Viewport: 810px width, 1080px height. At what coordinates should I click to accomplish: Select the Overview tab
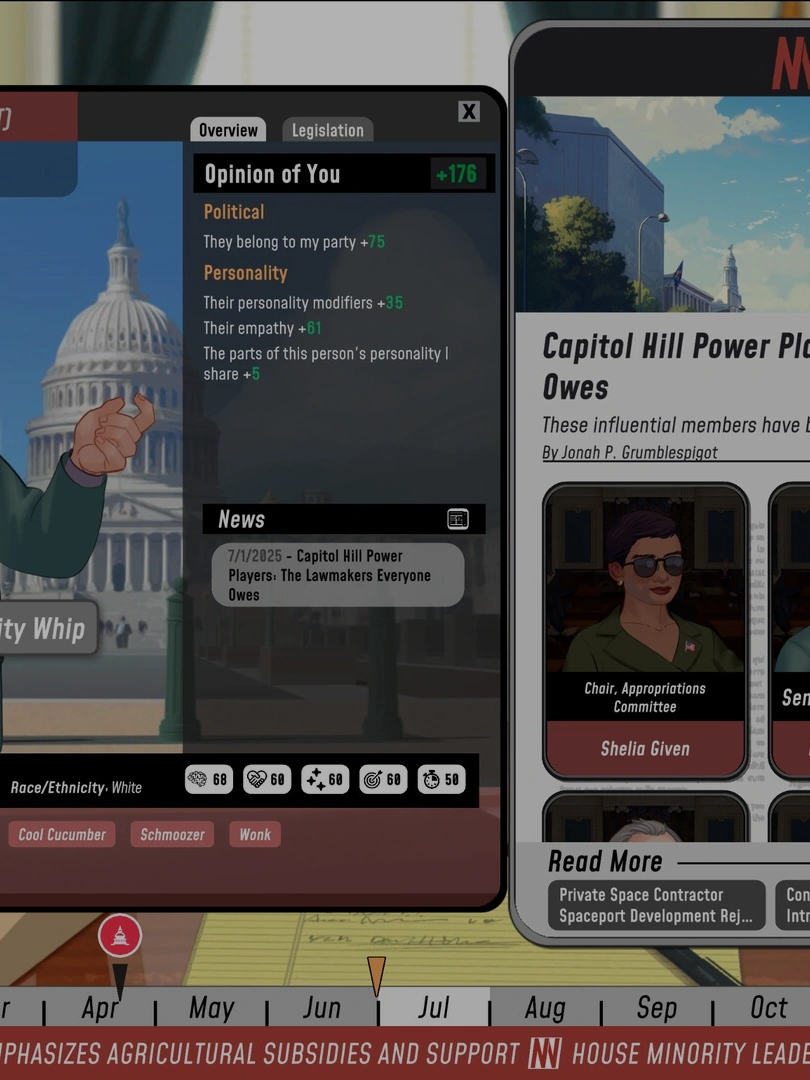(228, 130)
